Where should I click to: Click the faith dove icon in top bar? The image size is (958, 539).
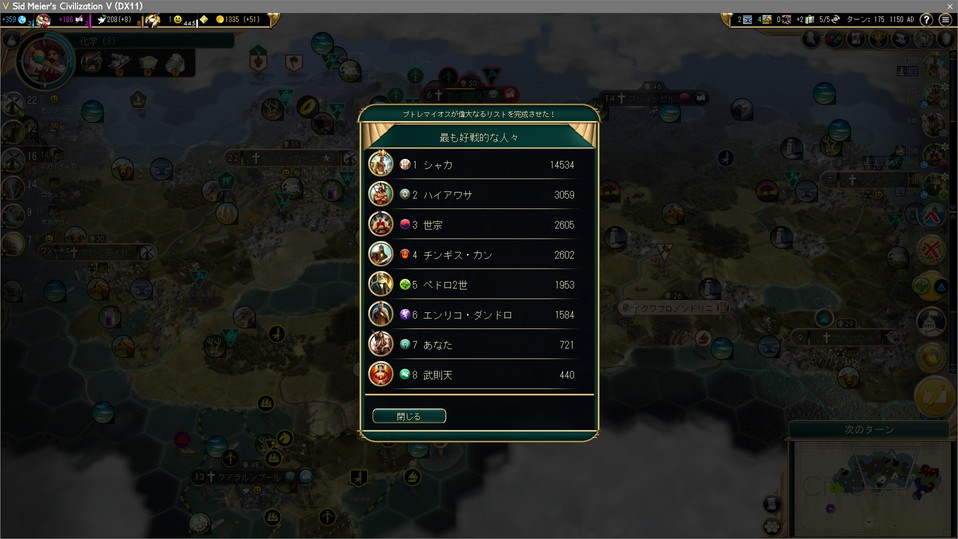(102, 20)
